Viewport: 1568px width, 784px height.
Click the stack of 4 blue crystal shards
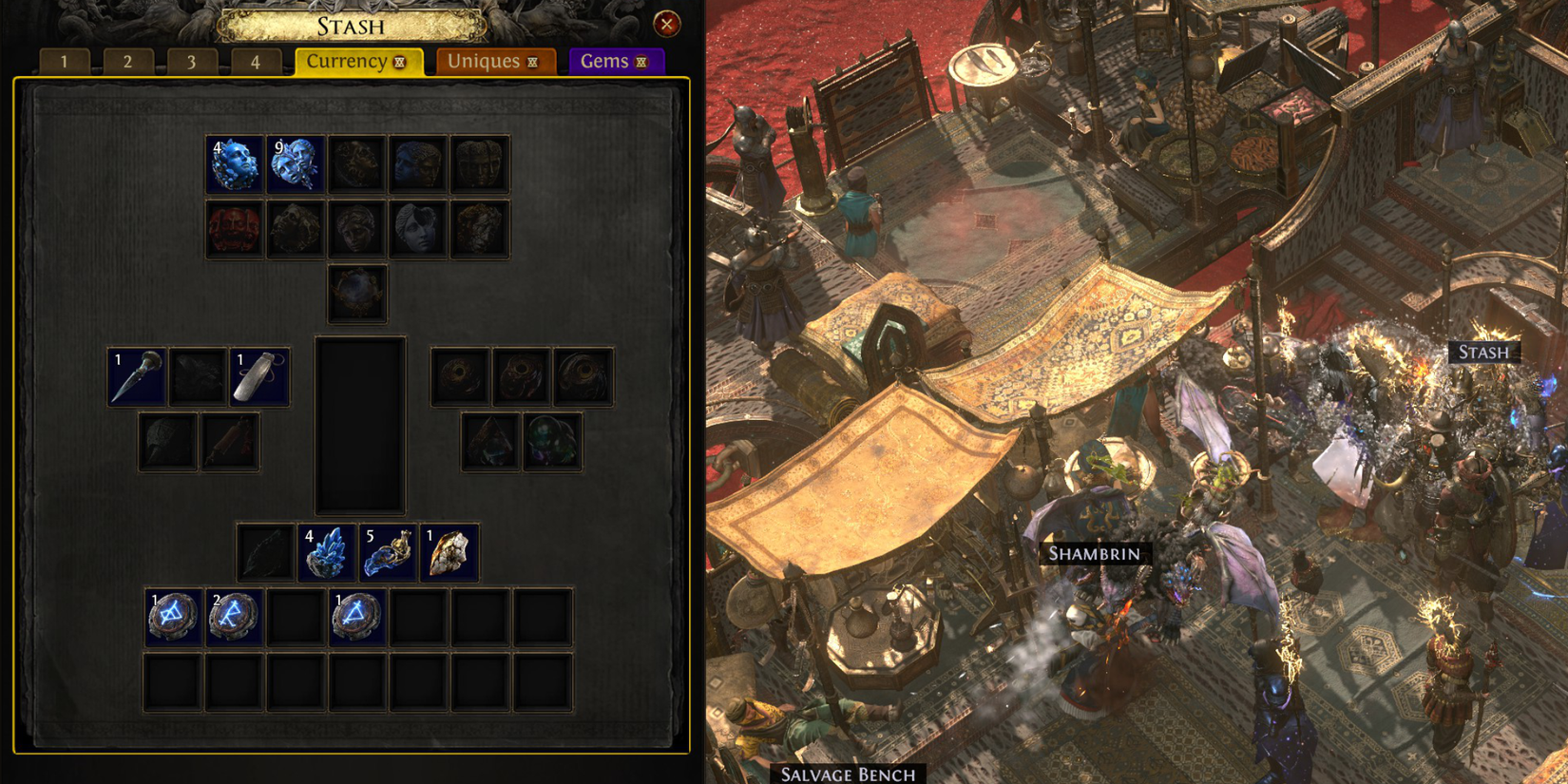coord(328,549)
